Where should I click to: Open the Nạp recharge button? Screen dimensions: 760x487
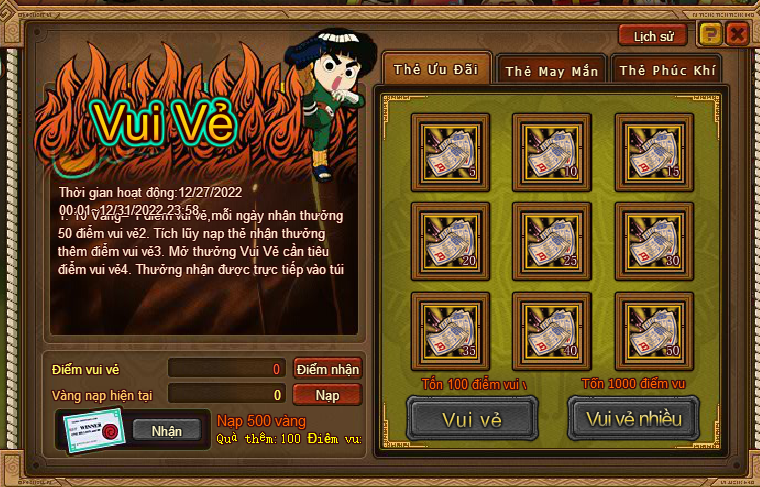(x=327, y=395)
